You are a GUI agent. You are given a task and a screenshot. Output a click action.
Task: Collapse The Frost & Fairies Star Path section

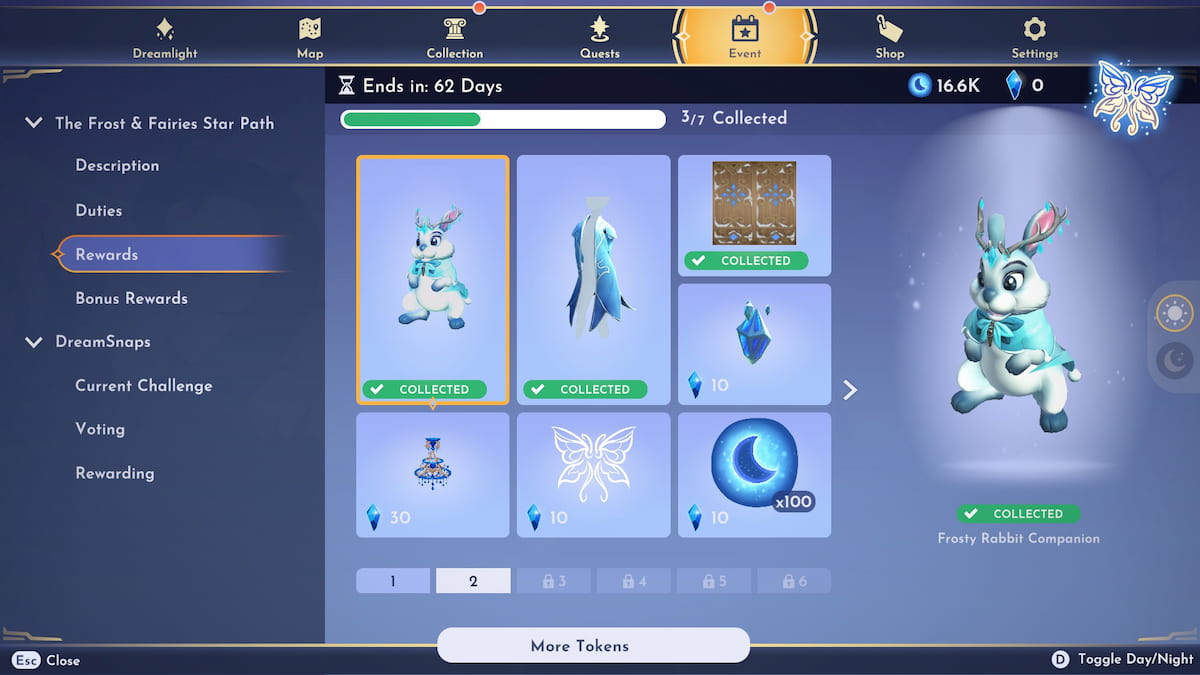[34, 123]
